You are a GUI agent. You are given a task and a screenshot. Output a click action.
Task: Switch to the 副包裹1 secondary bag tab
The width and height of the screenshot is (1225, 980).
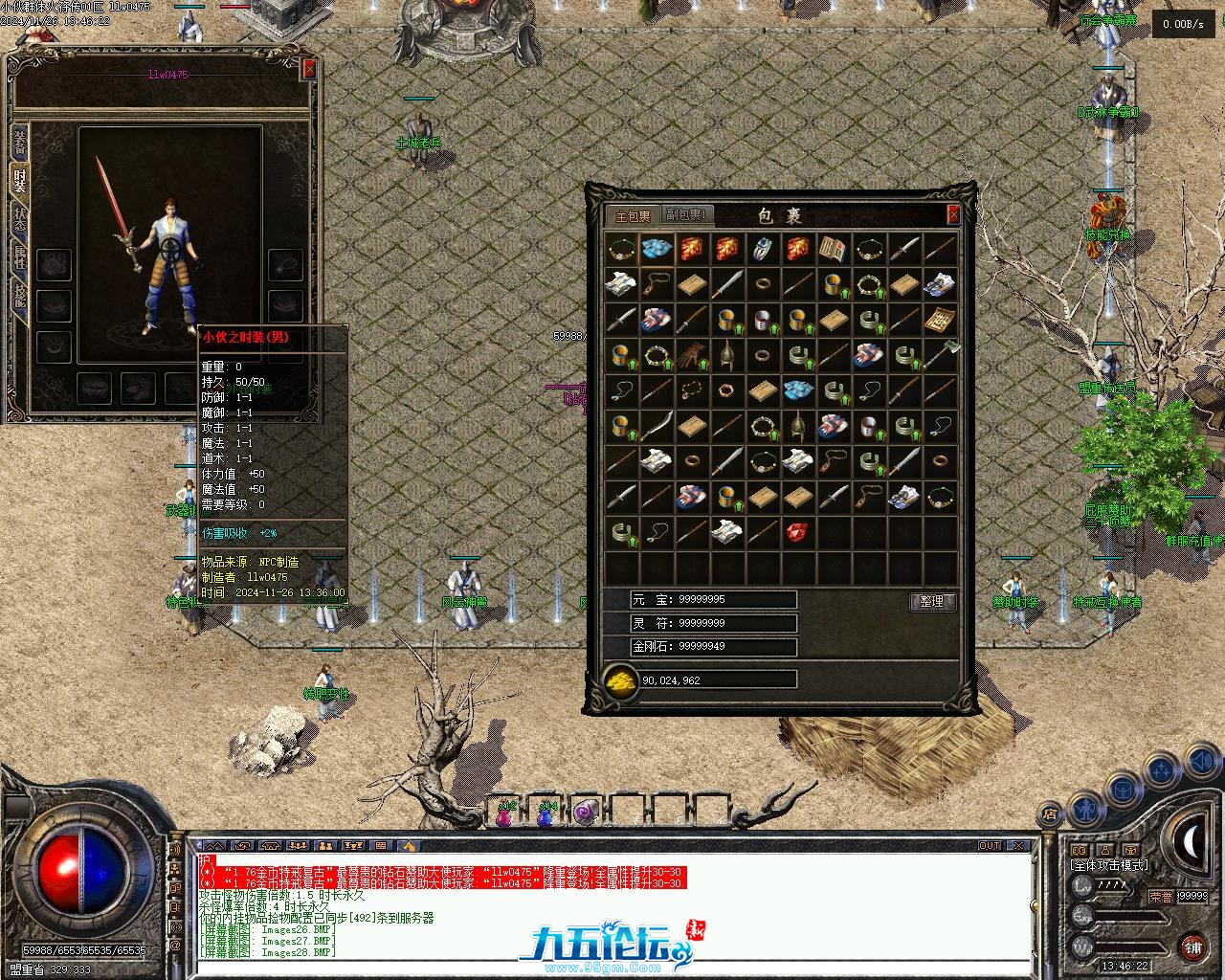[x=687, y=216]
